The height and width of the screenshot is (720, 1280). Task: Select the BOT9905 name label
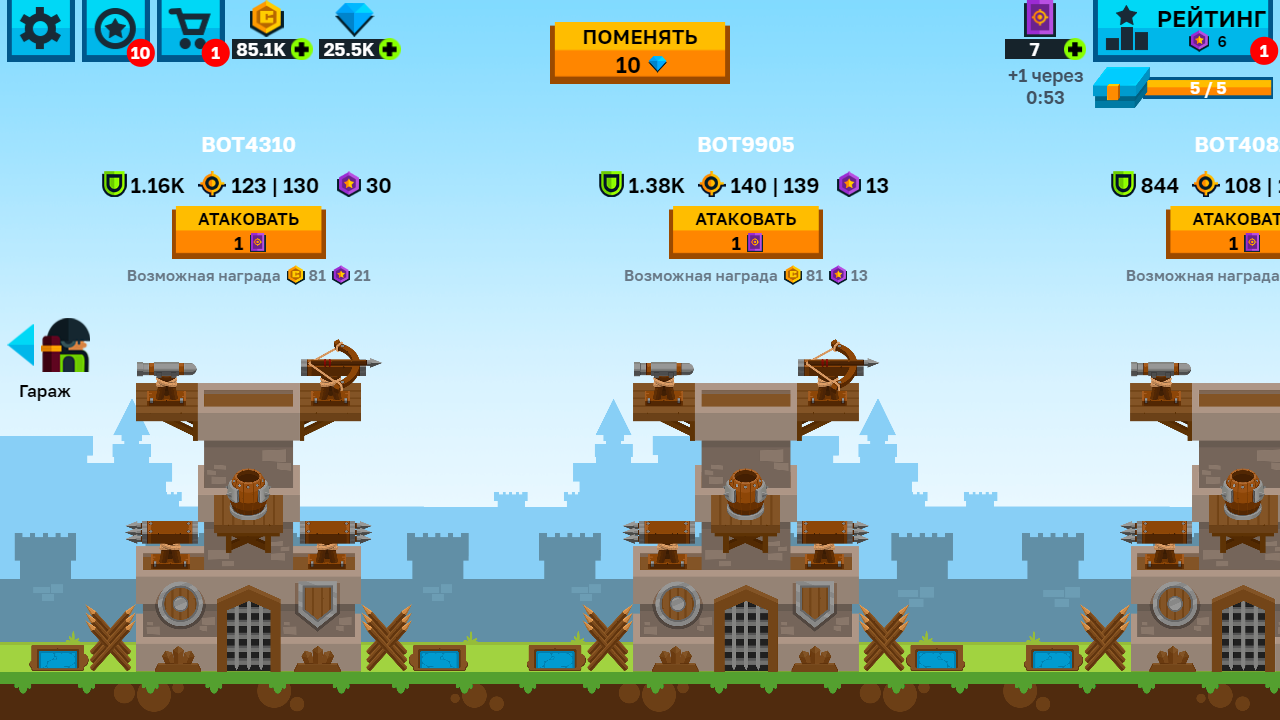(745, 144)
